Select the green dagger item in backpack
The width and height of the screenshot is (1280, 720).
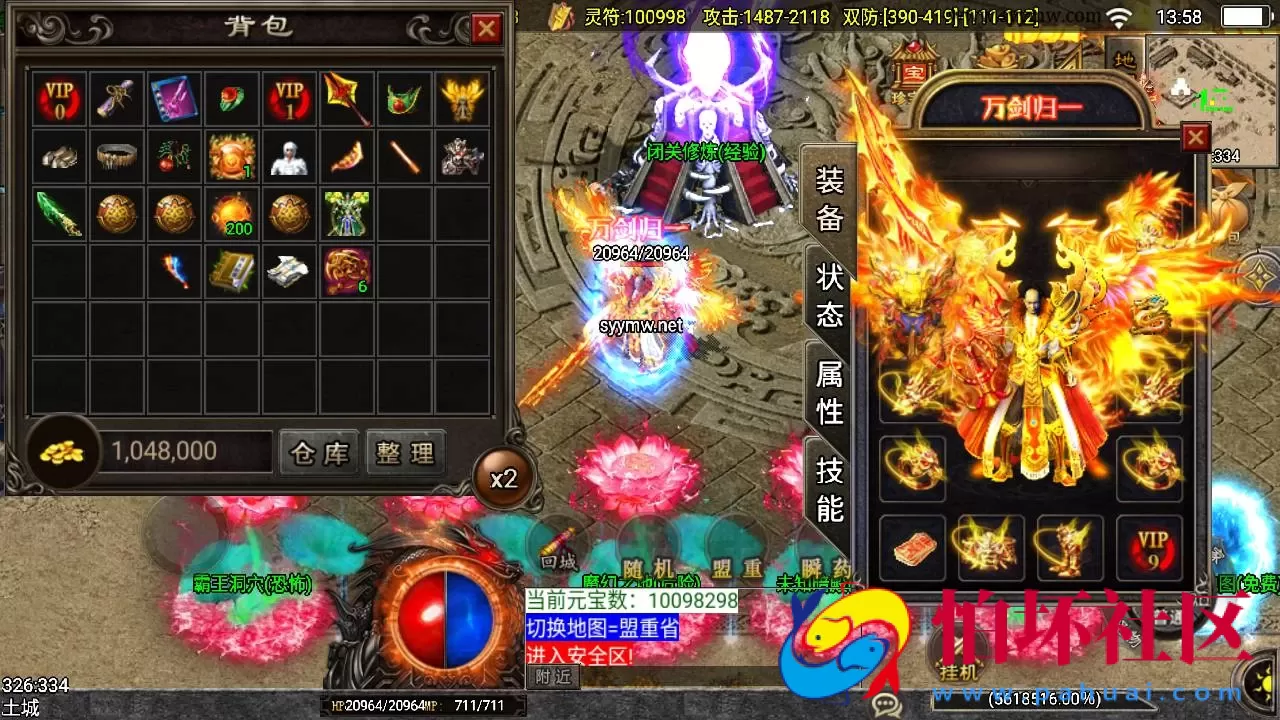[x=57, y=214]
